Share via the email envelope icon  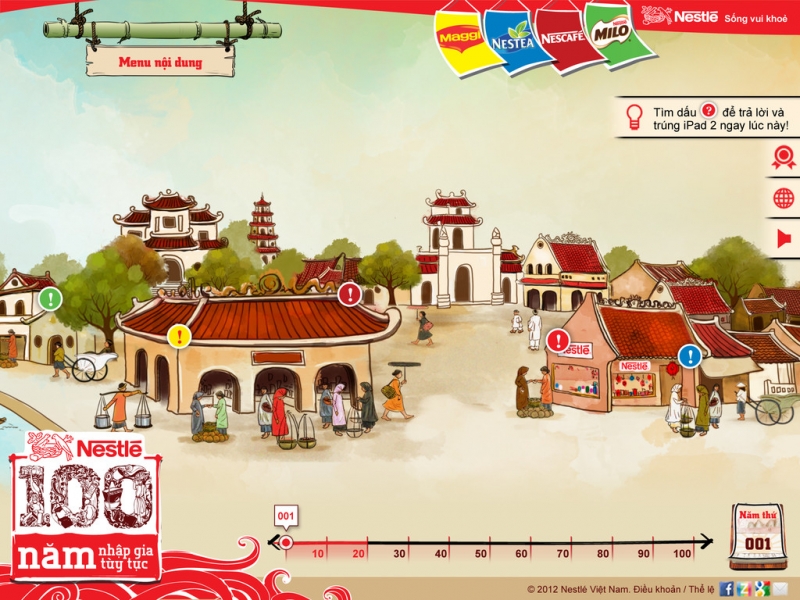pyautogui.click(x=781, y=588)
